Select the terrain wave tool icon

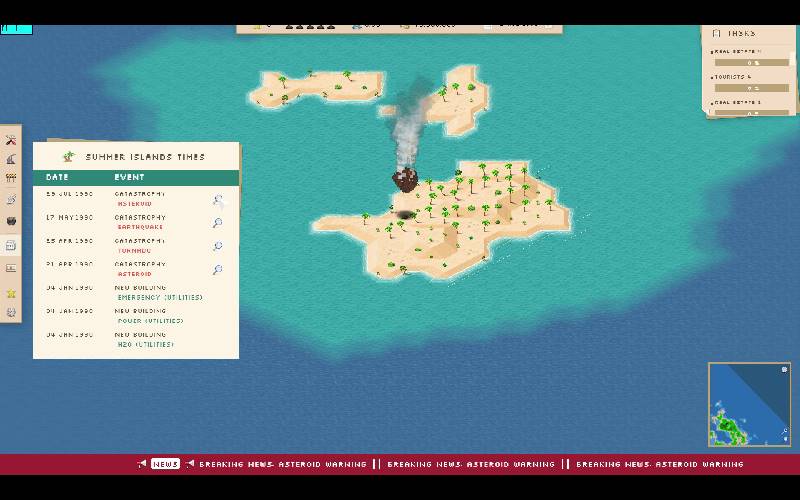click(x=11, y=159)
